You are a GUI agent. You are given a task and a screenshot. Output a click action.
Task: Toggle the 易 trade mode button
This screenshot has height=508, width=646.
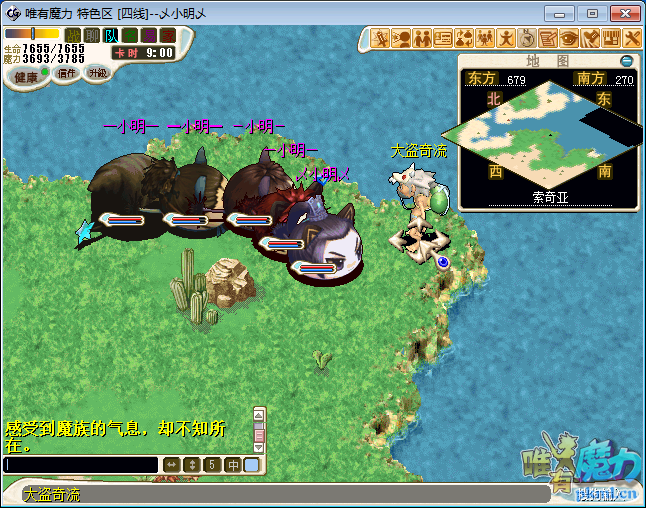point(148,36)
